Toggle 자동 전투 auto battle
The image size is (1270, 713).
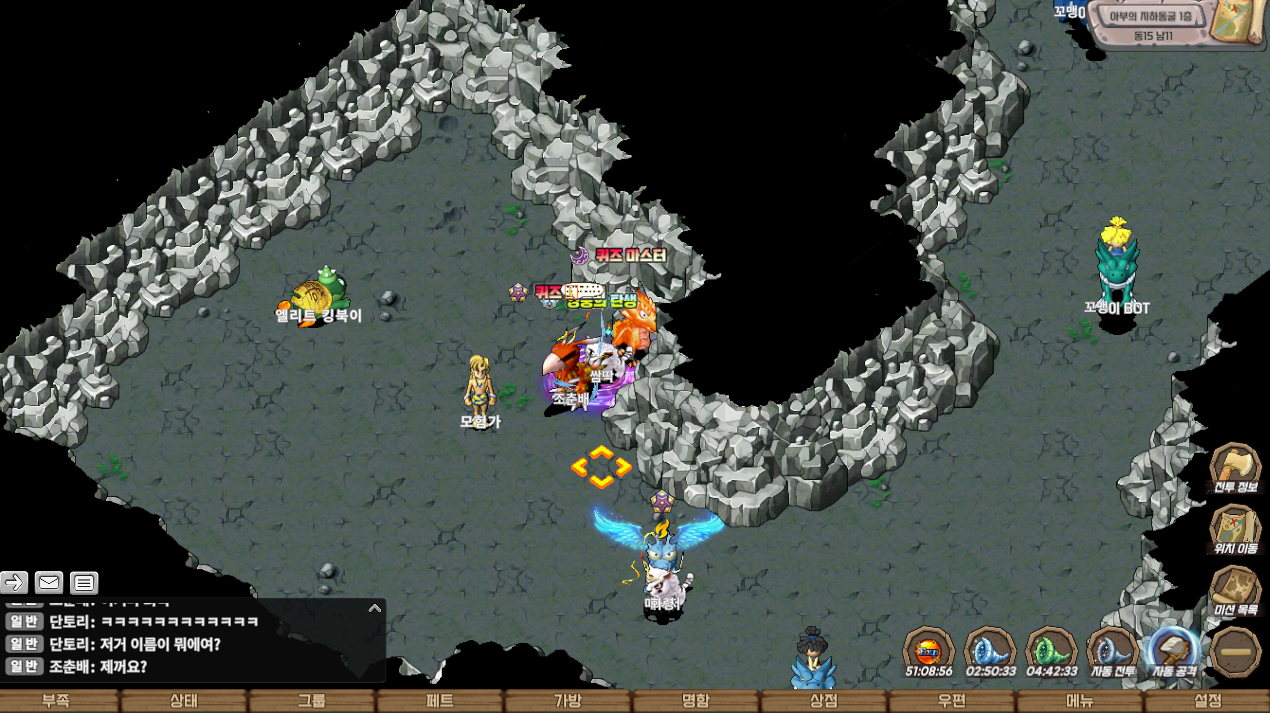pyautogui.click(x=1112, y=652)
